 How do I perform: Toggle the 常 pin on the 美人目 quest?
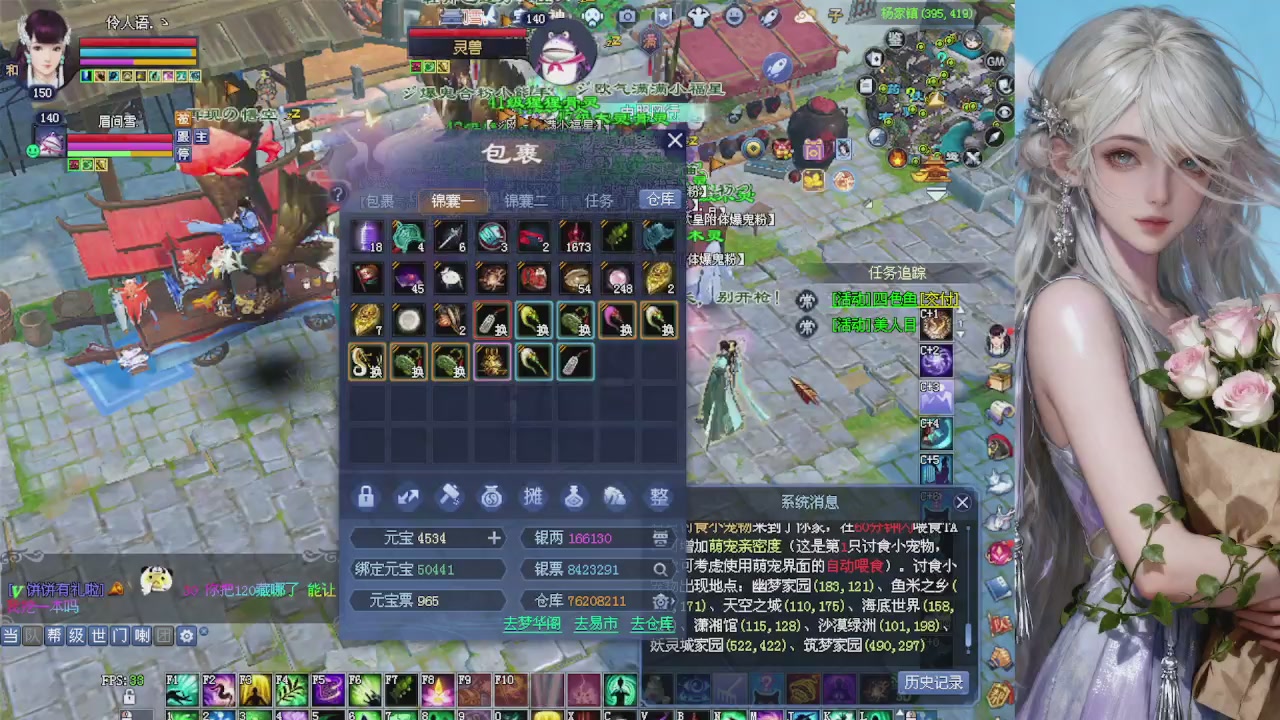click(807, 325)
